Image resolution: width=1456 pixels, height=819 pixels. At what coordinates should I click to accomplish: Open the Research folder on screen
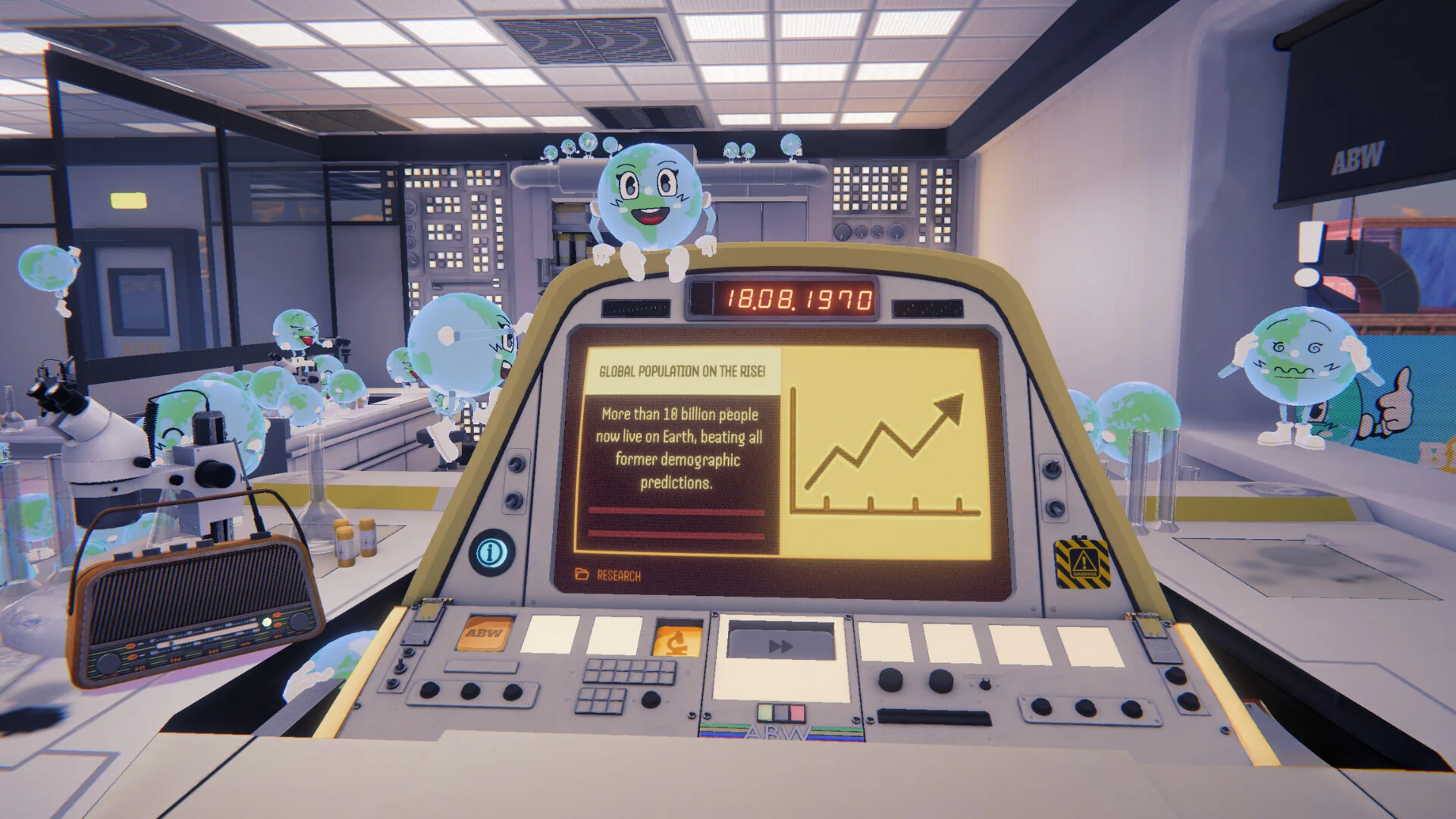(608, 575)
